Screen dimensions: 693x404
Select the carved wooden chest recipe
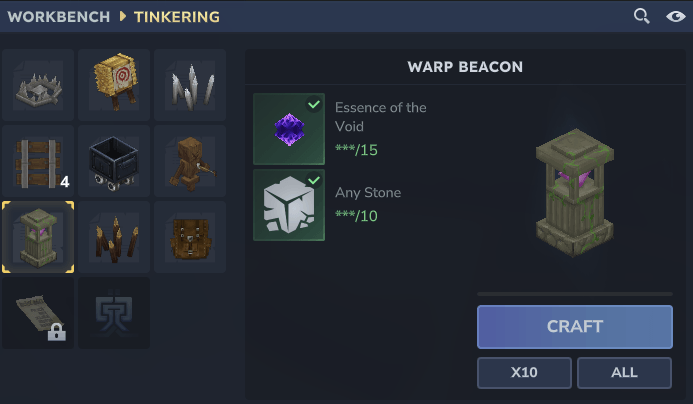point(190,237)
